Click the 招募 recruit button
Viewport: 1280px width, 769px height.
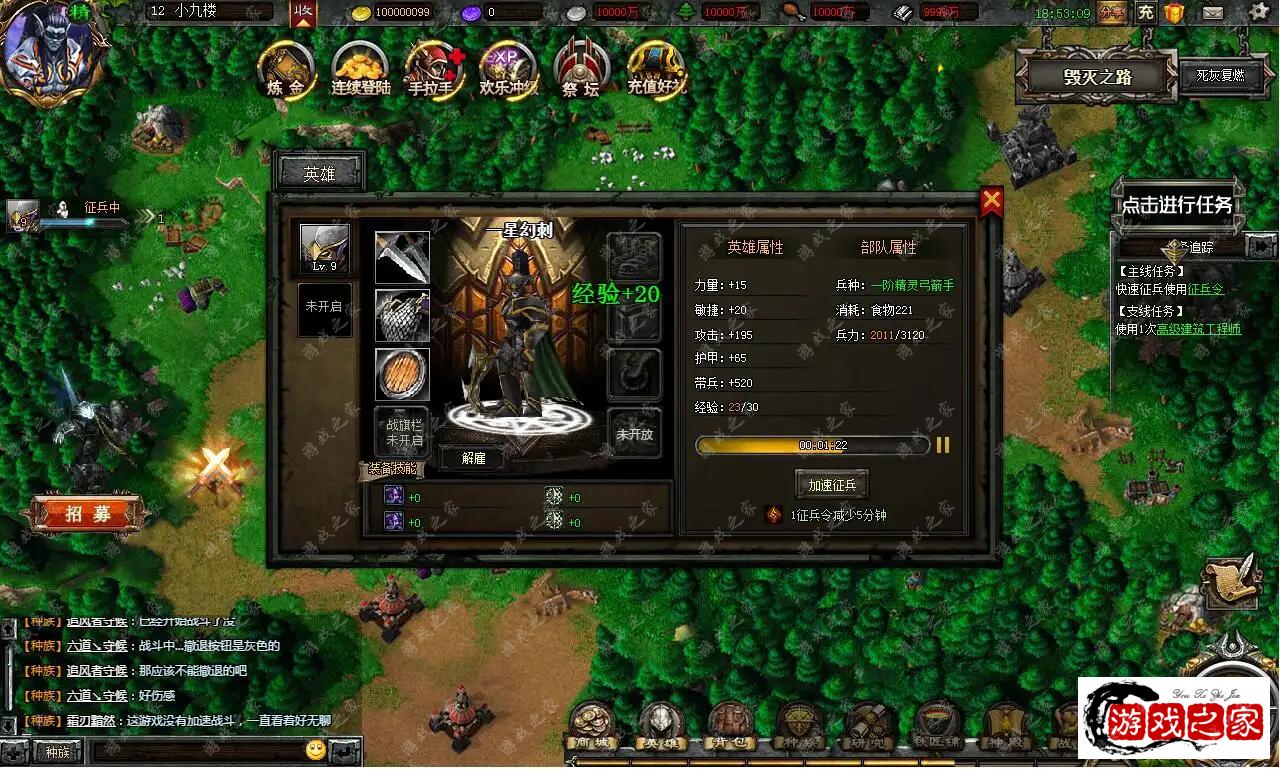88,515
